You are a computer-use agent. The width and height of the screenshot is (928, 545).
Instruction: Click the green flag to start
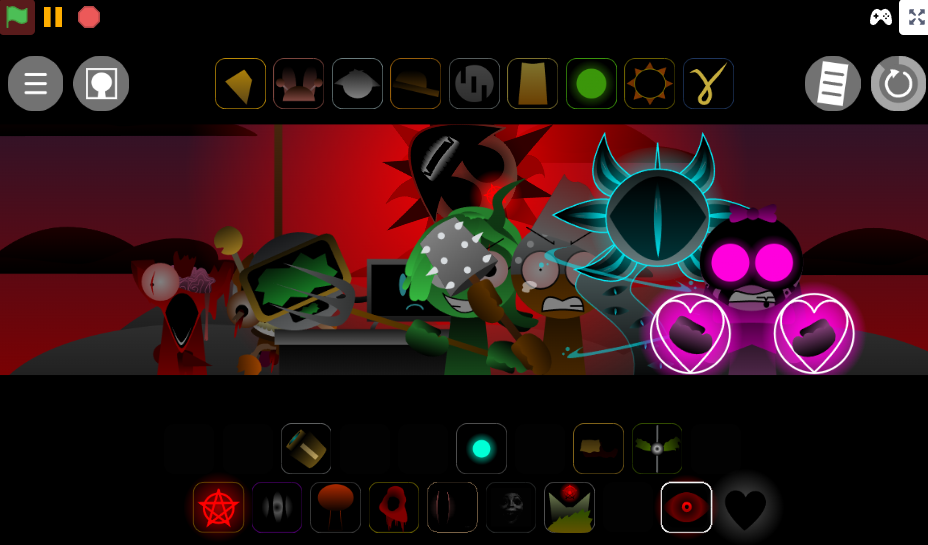tap(17, 16)
